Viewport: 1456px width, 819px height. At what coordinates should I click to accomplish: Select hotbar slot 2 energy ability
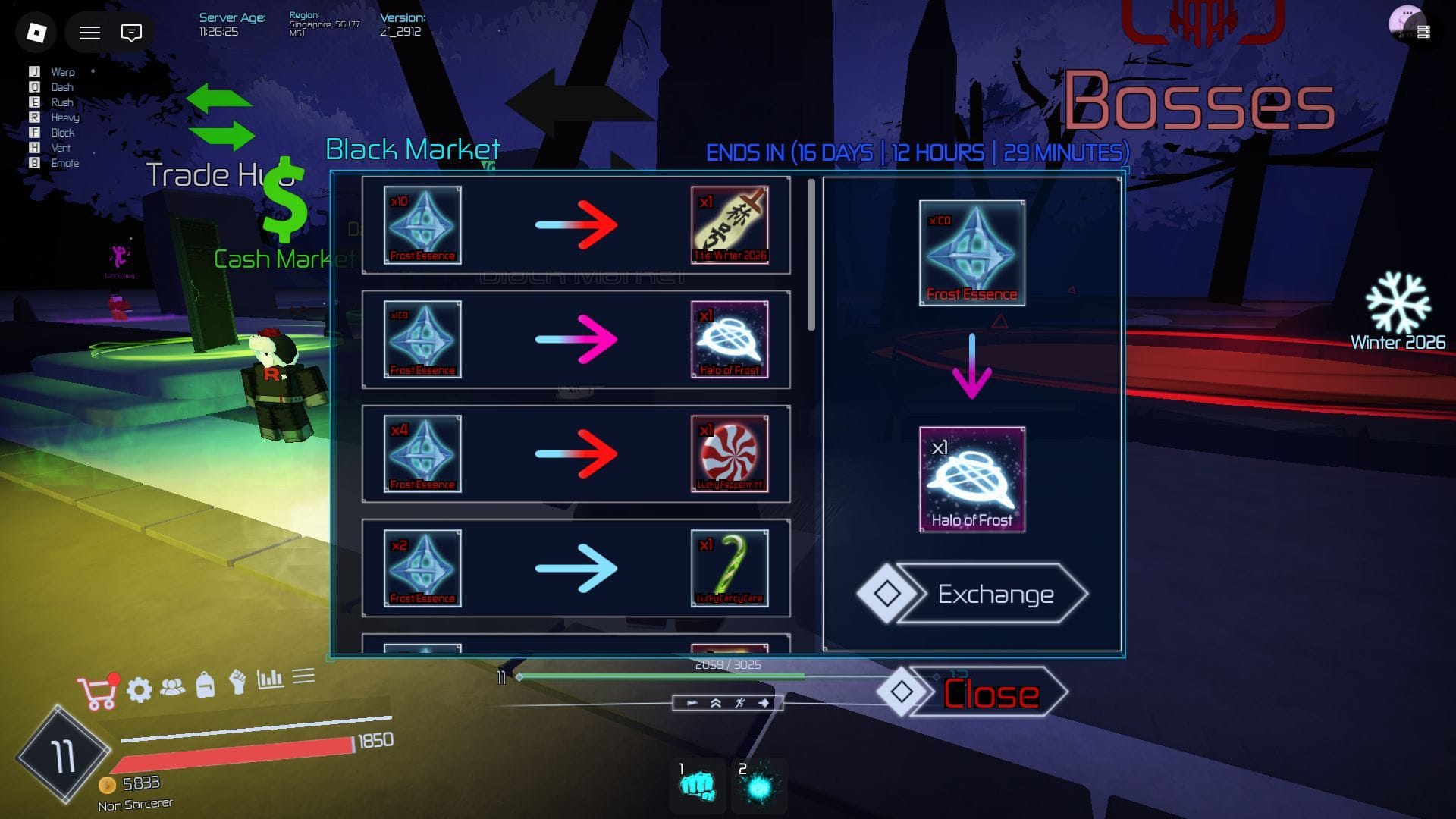(x=758, y=786)
